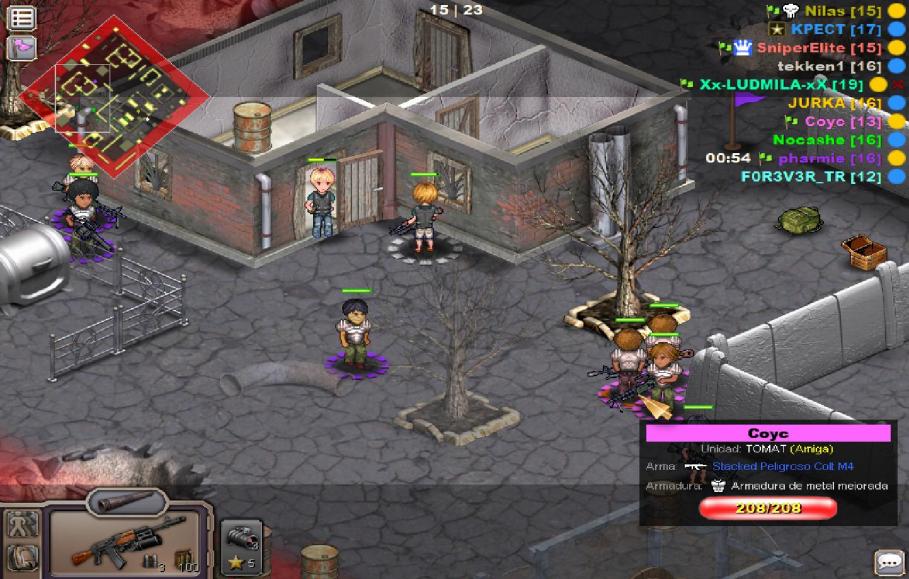Open the list menu button

pyautogui.click(x=21, y=18)
